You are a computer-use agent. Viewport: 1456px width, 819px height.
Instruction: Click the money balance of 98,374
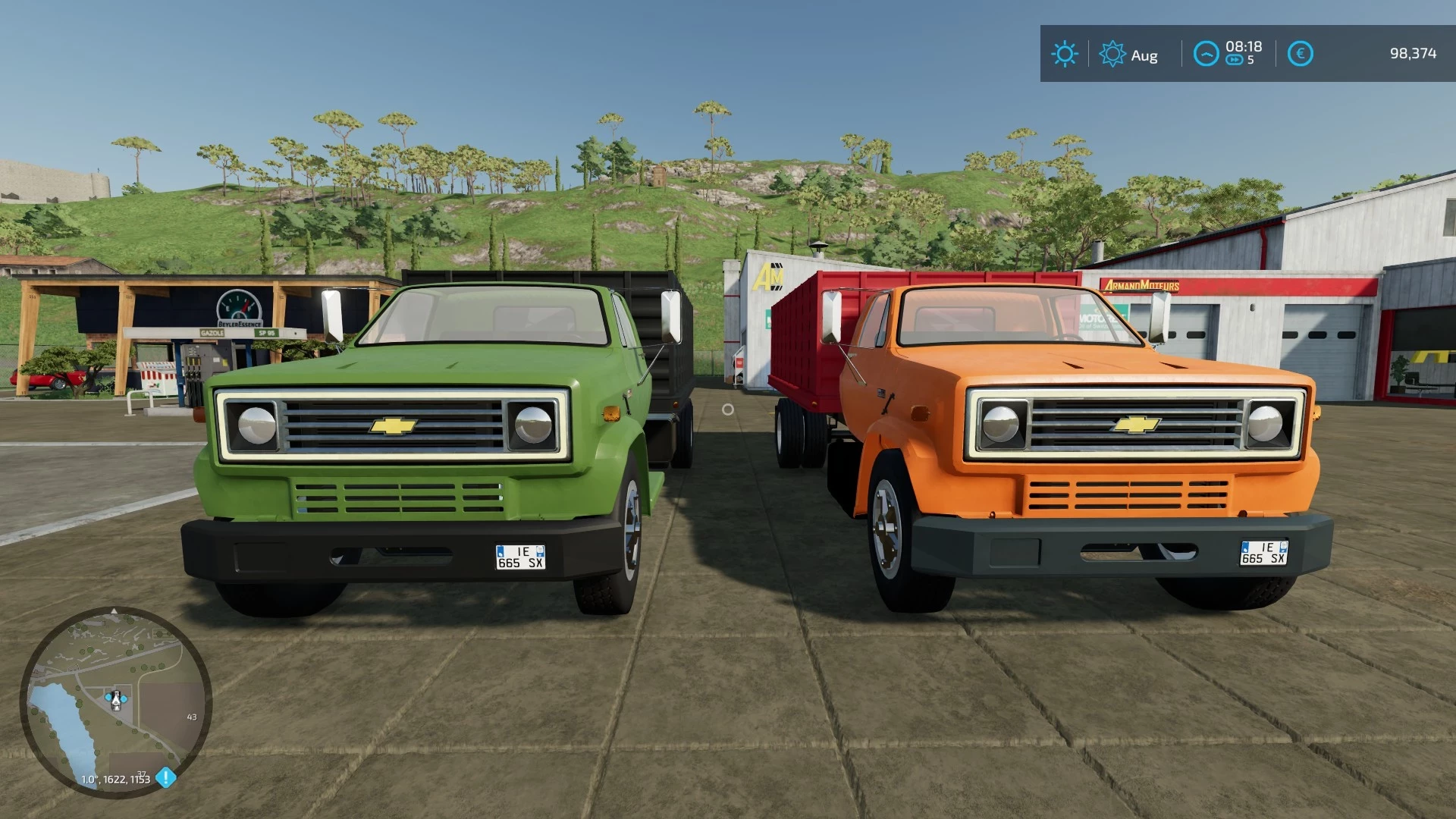point(1412,53)
